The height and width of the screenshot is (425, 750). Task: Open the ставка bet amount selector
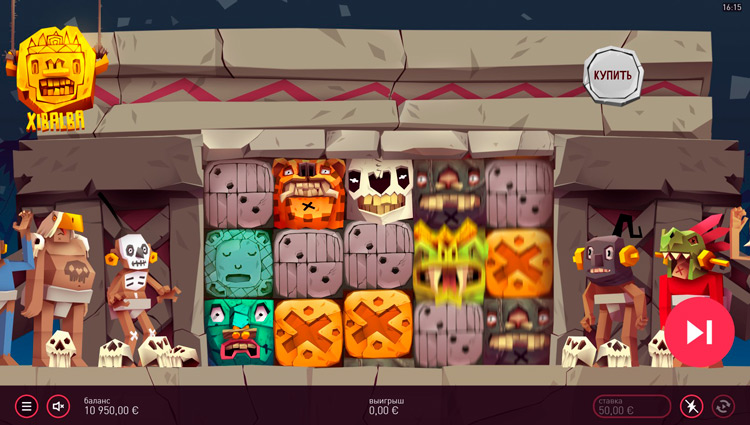(632, 406)
